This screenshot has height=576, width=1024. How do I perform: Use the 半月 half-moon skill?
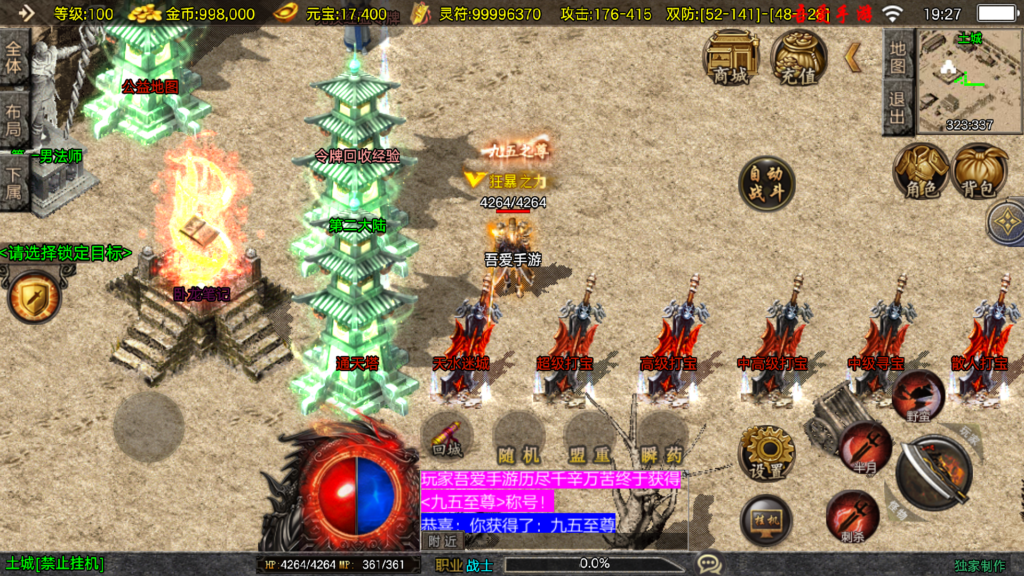click(864, 447)
